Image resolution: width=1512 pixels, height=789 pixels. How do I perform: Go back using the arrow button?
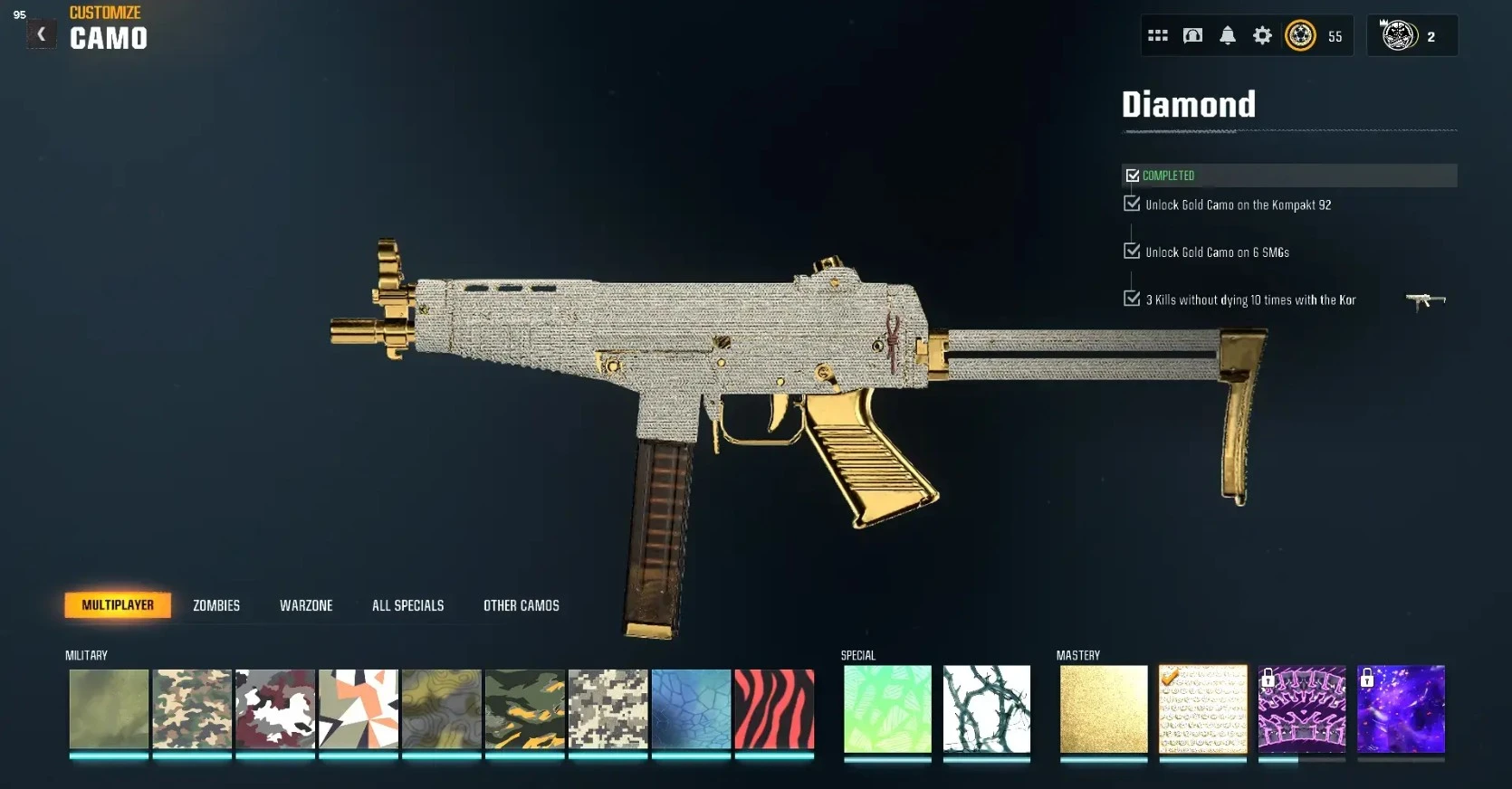pyautogui.click(x=41, y=33)
